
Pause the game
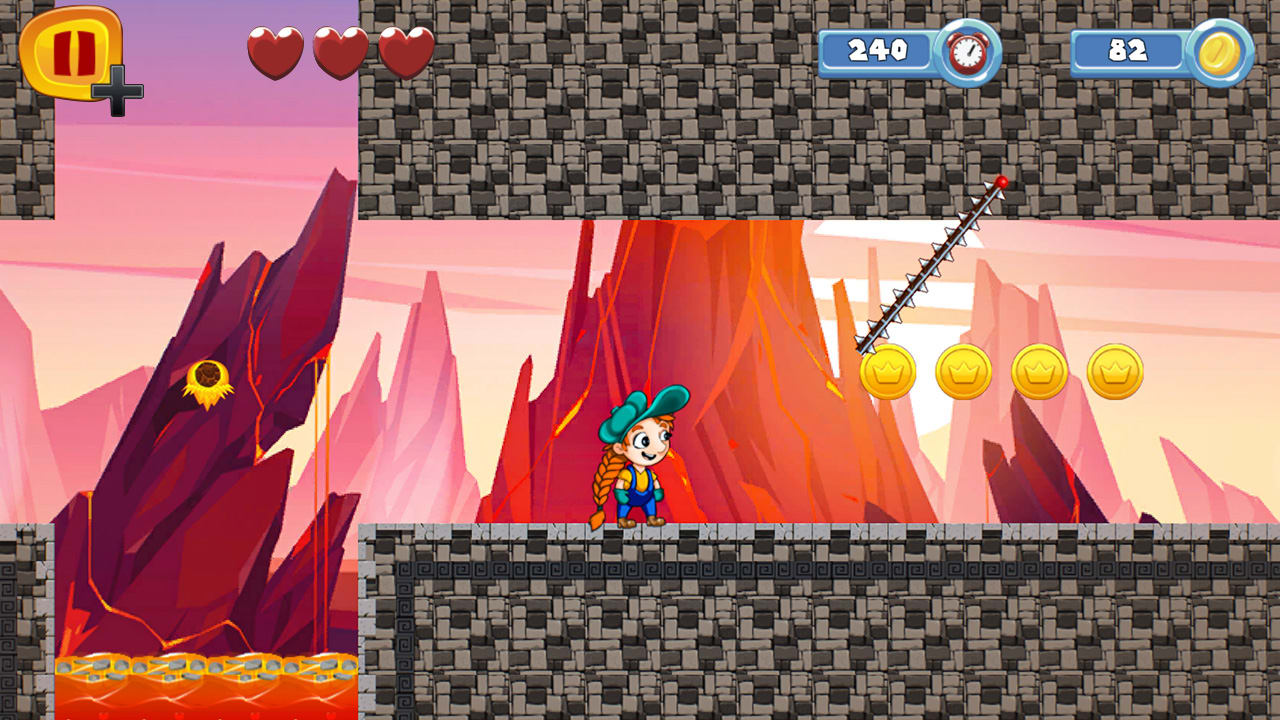pyautogui.click(x=70, y=55)
